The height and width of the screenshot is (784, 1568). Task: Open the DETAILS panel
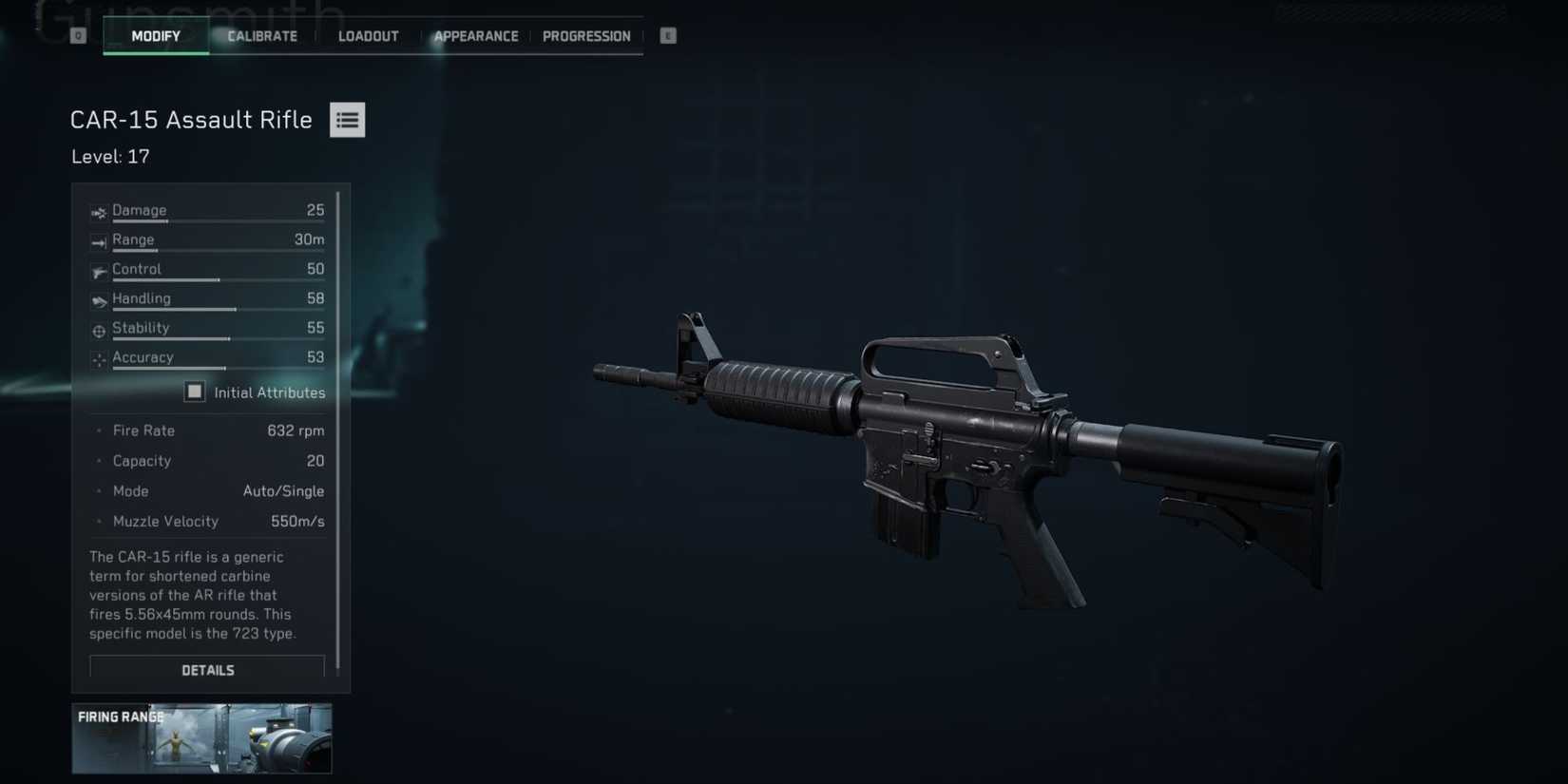[206, 669]
